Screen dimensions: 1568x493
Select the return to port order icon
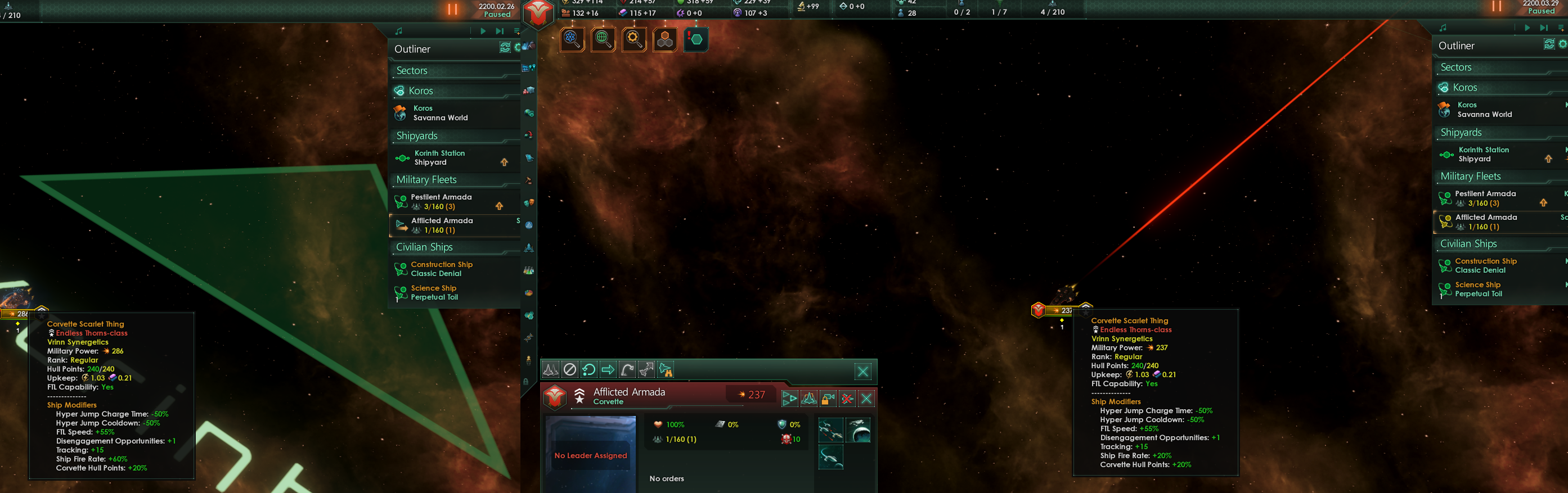click(588, 369)
